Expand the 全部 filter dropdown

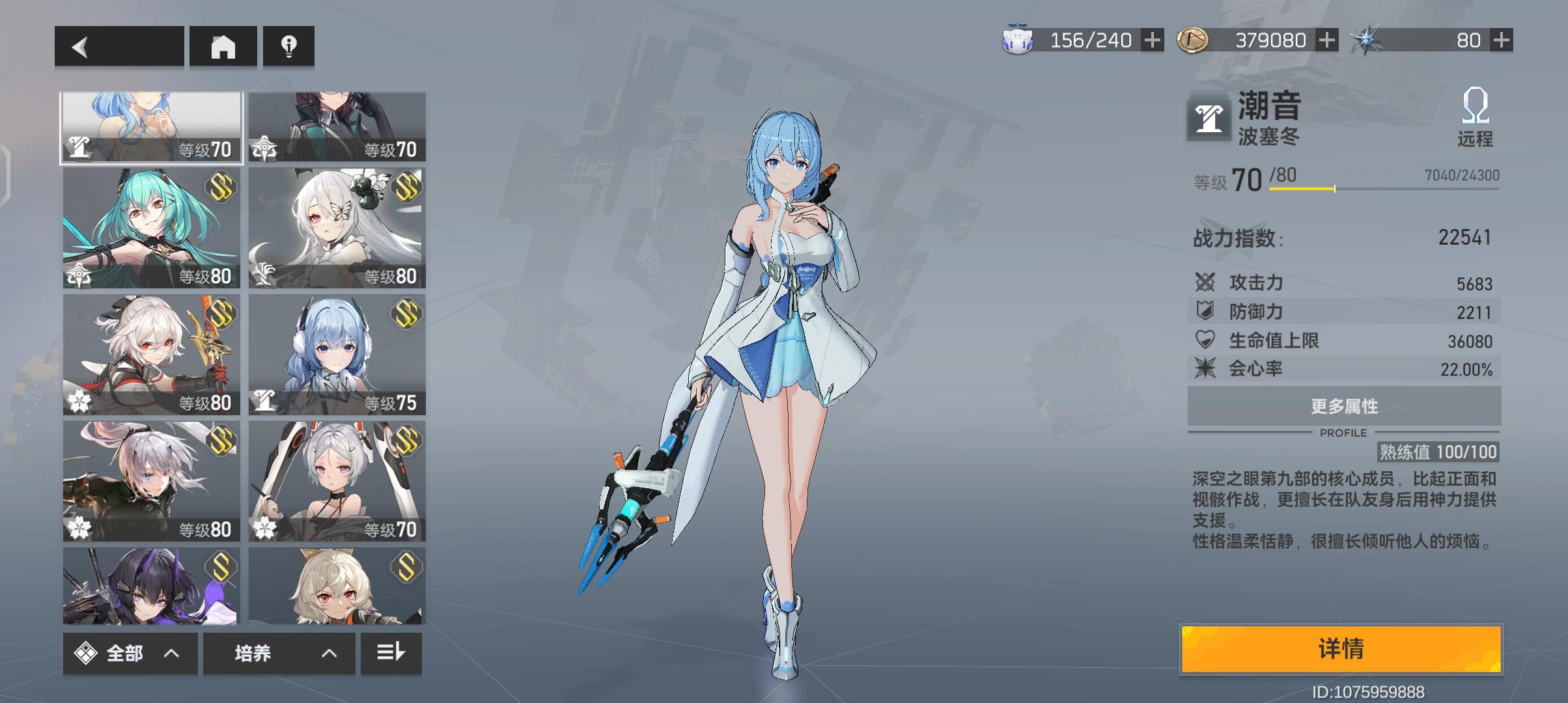[129, 653]
